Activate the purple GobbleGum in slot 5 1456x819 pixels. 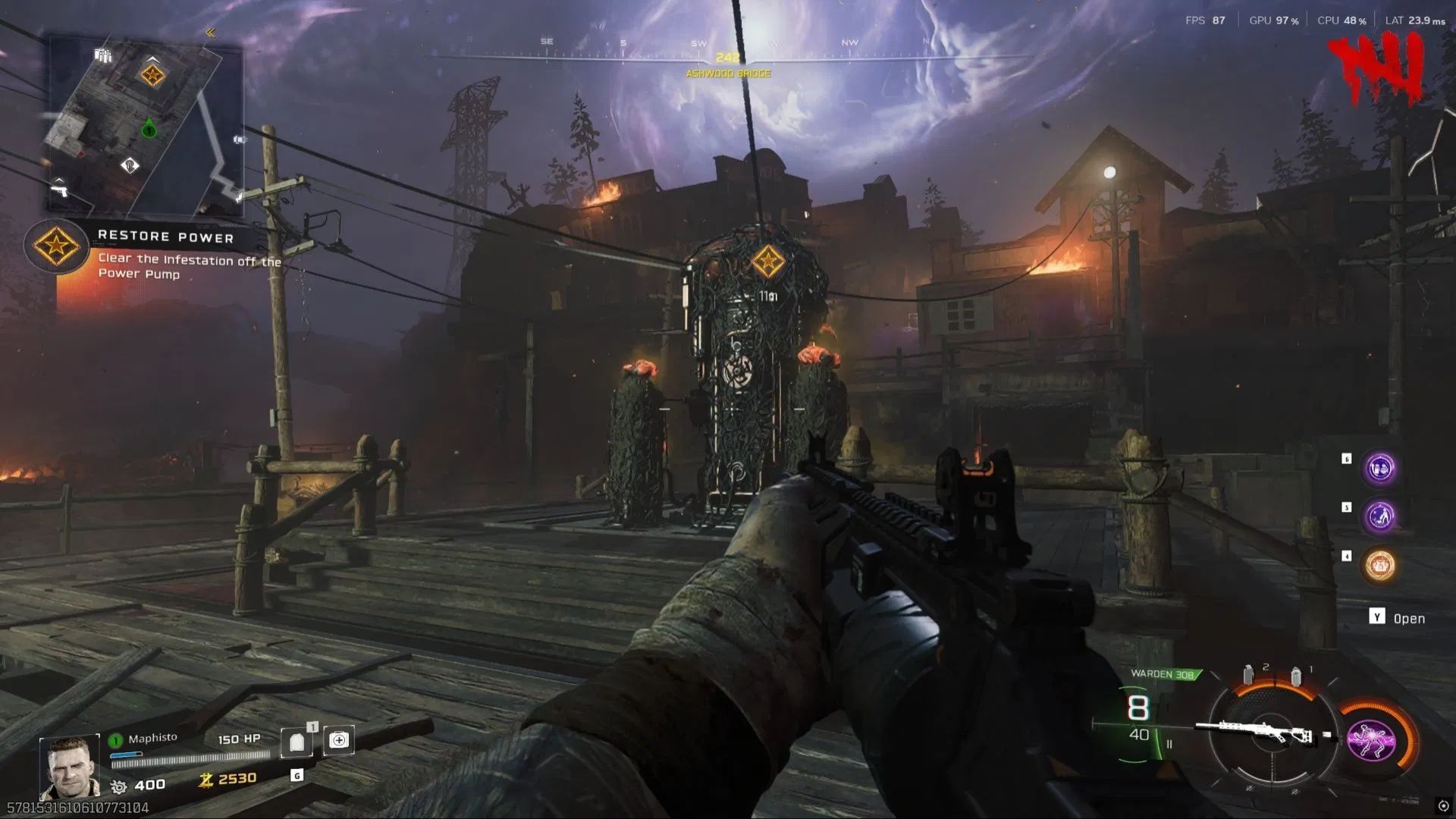(x=1379, y=516)
